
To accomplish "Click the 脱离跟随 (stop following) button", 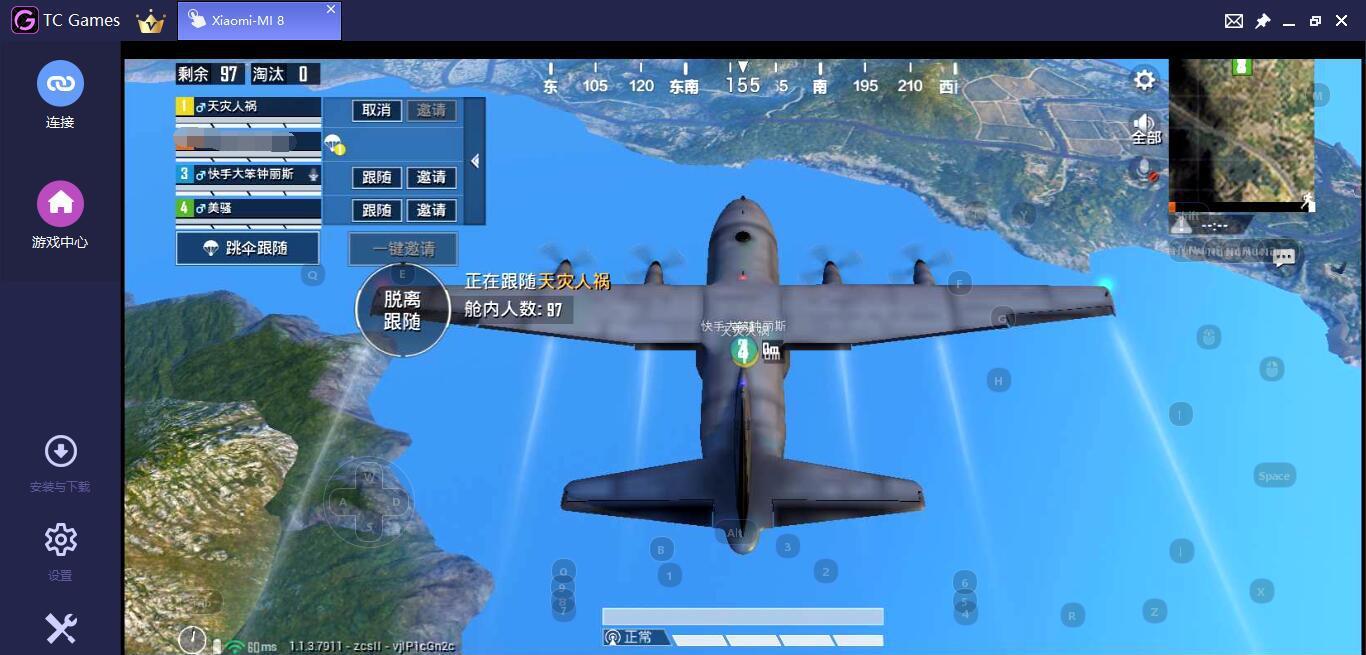I will coord(402,310).
